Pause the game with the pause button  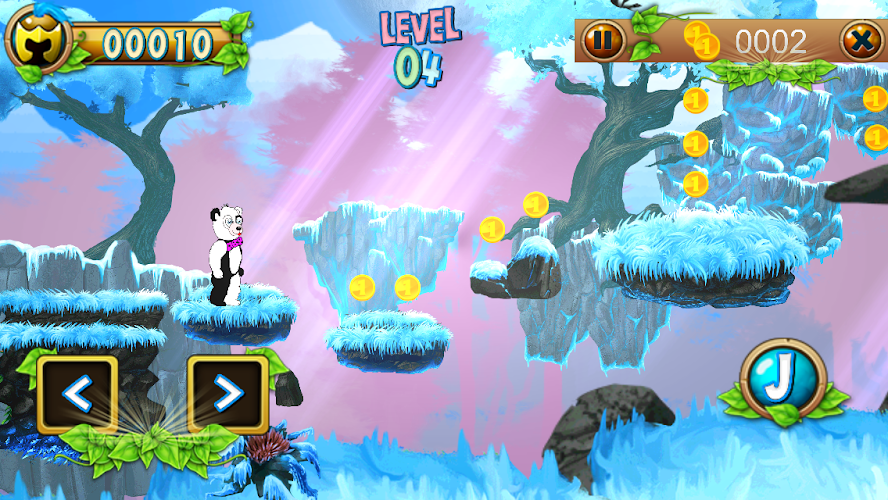click(x=602, y=41)
